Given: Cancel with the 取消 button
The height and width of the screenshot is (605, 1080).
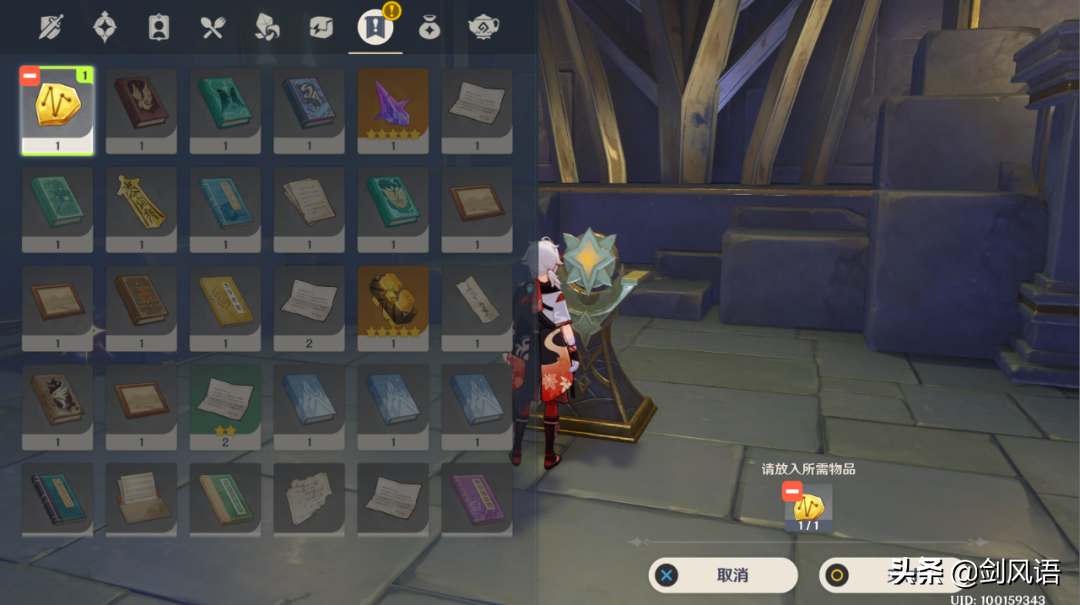Looking at the screenshot, I should (723, 575).
